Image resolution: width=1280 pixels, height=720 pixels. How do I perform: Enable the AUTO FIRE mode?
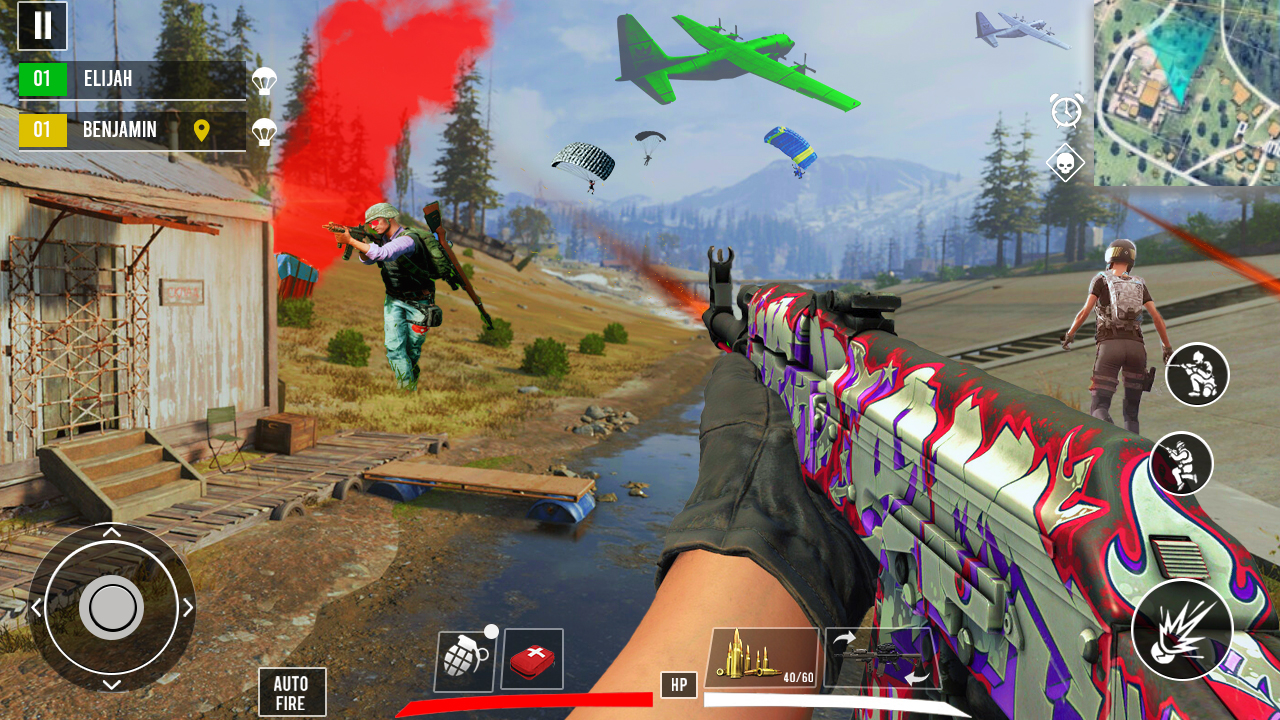tap(292, 692)
